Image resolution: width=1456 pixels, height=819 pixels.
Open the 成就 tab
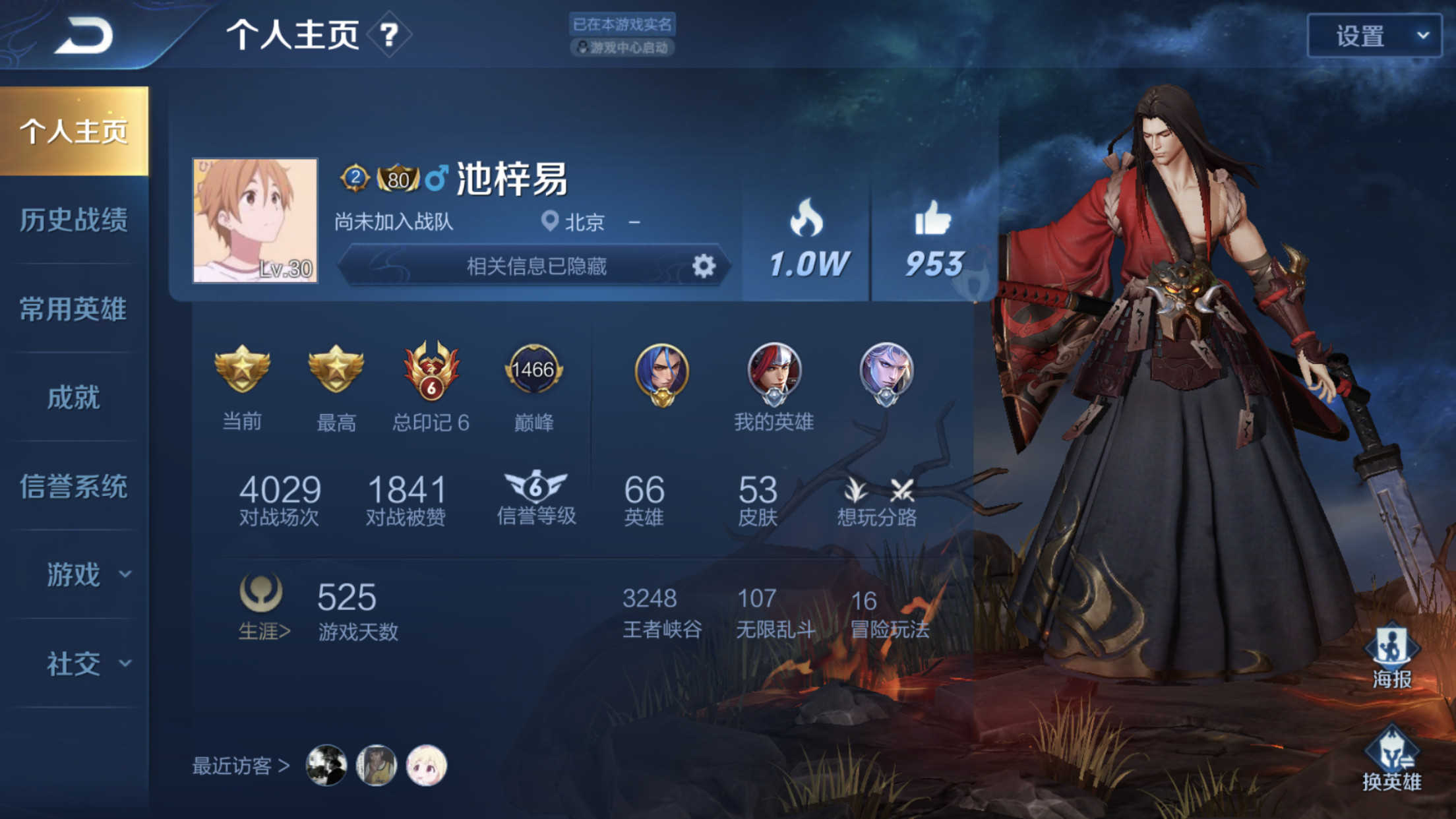pyautogui.click(x=74, y=398)
